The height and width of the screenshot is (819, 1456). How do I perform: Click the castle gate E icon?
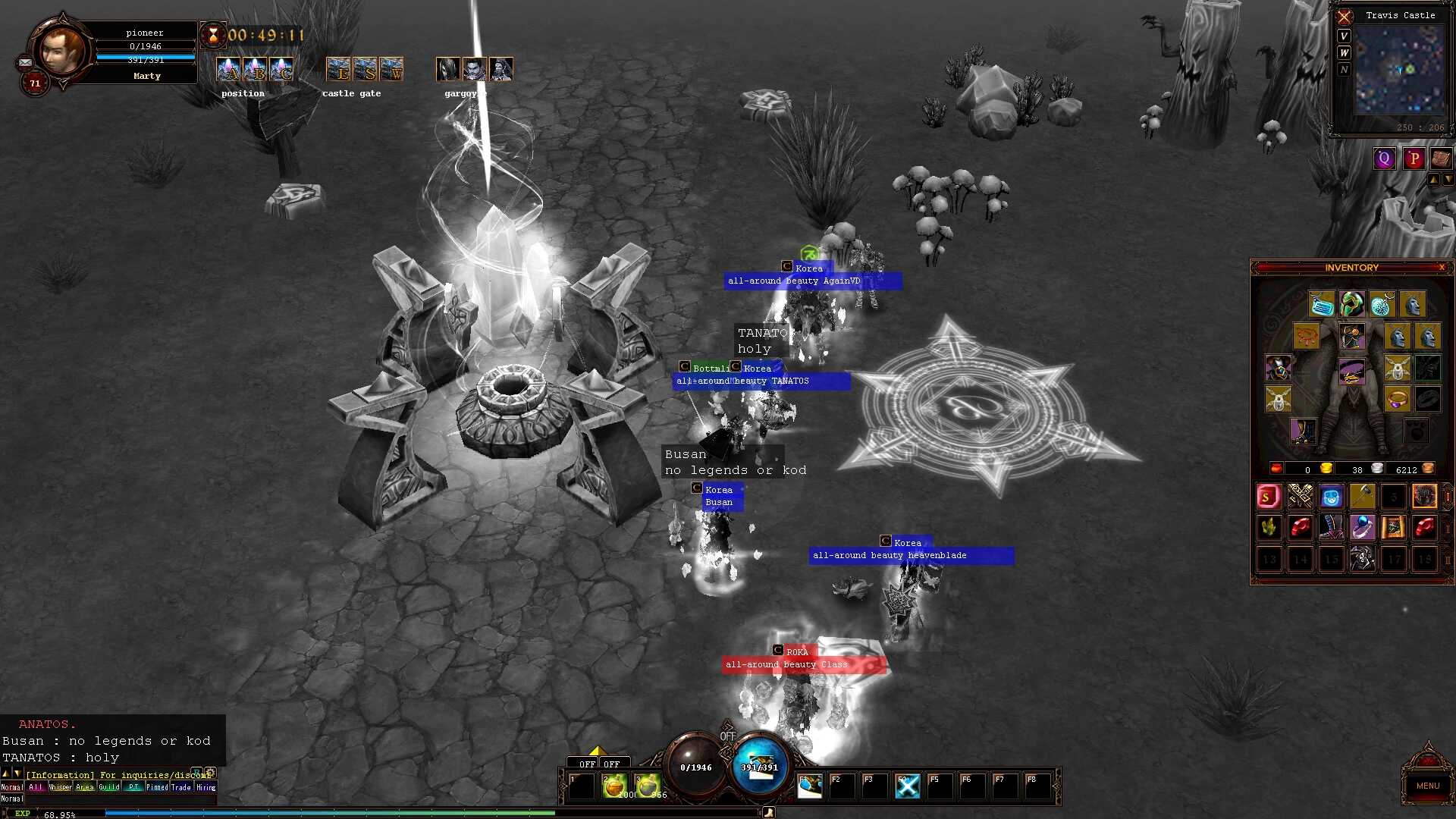(338, 70)
